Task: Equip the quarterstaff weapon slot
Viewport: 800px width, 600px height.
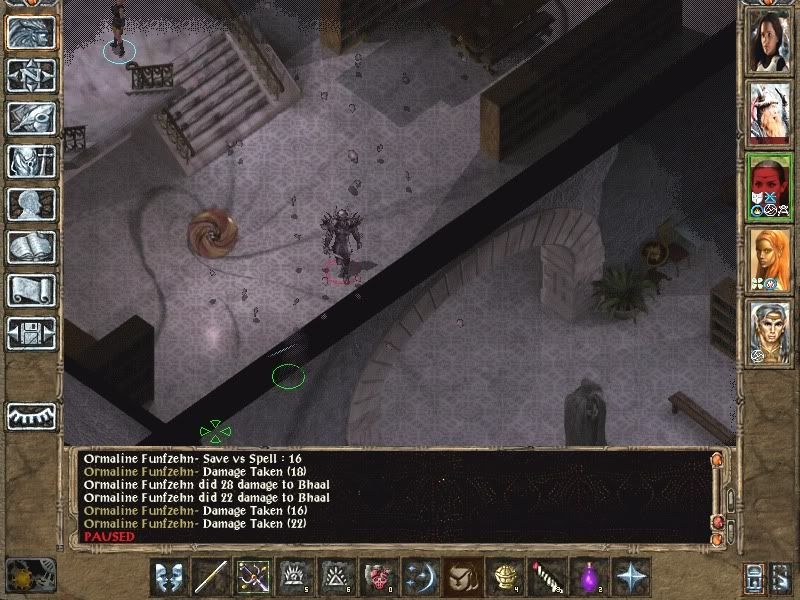Action: (x=212, y=577)
